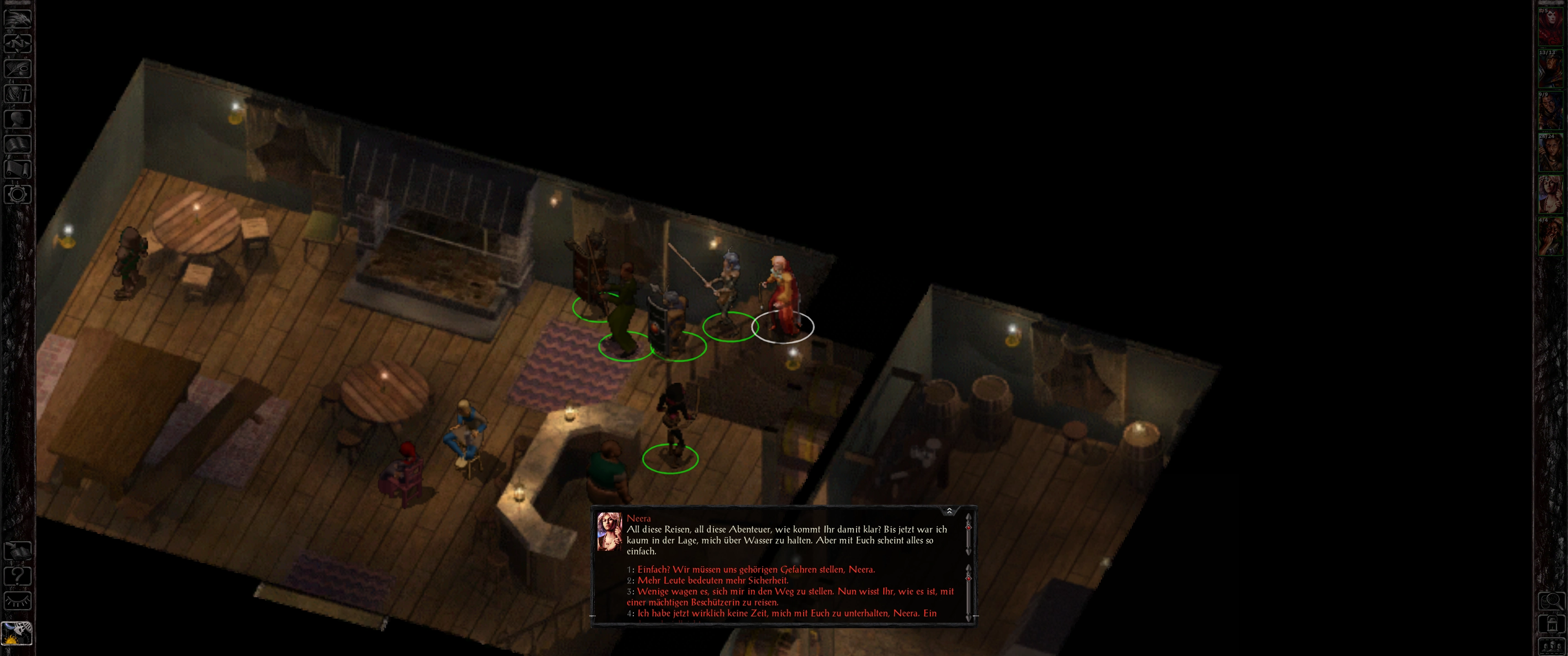Open the mage spellbook with the open book icon
This screenshot has height=656, width=1568.
pos(18,145)
